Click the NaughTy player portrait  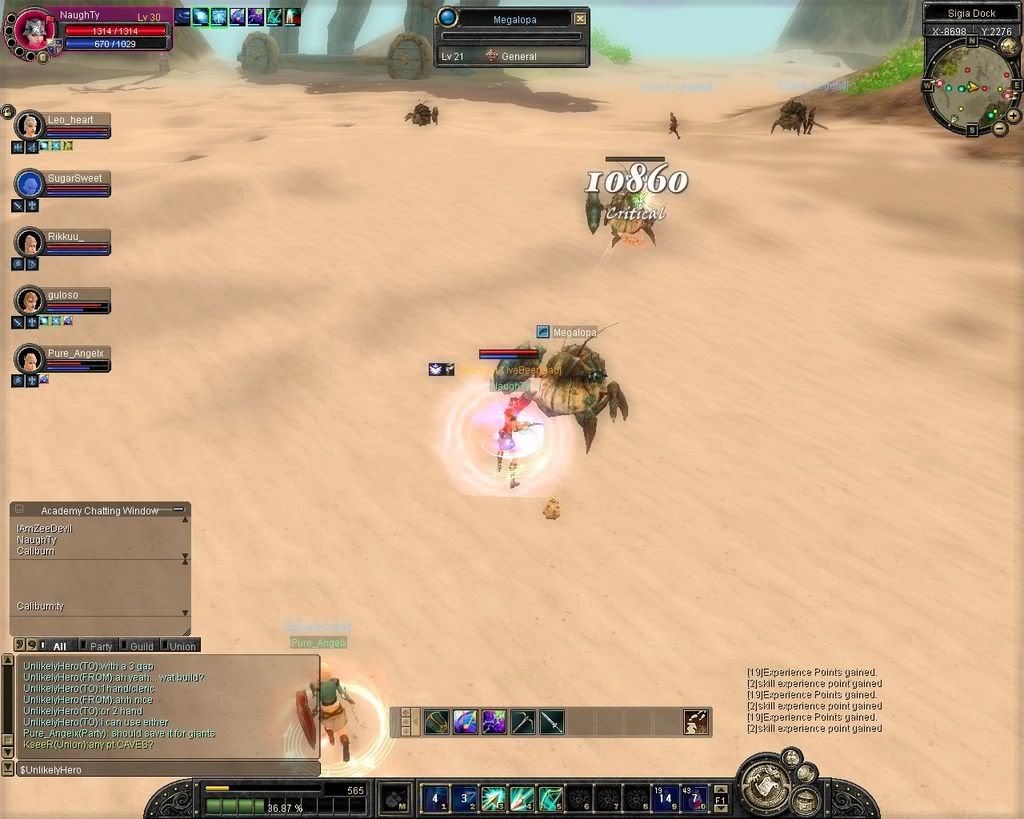(x=33, y=30)
